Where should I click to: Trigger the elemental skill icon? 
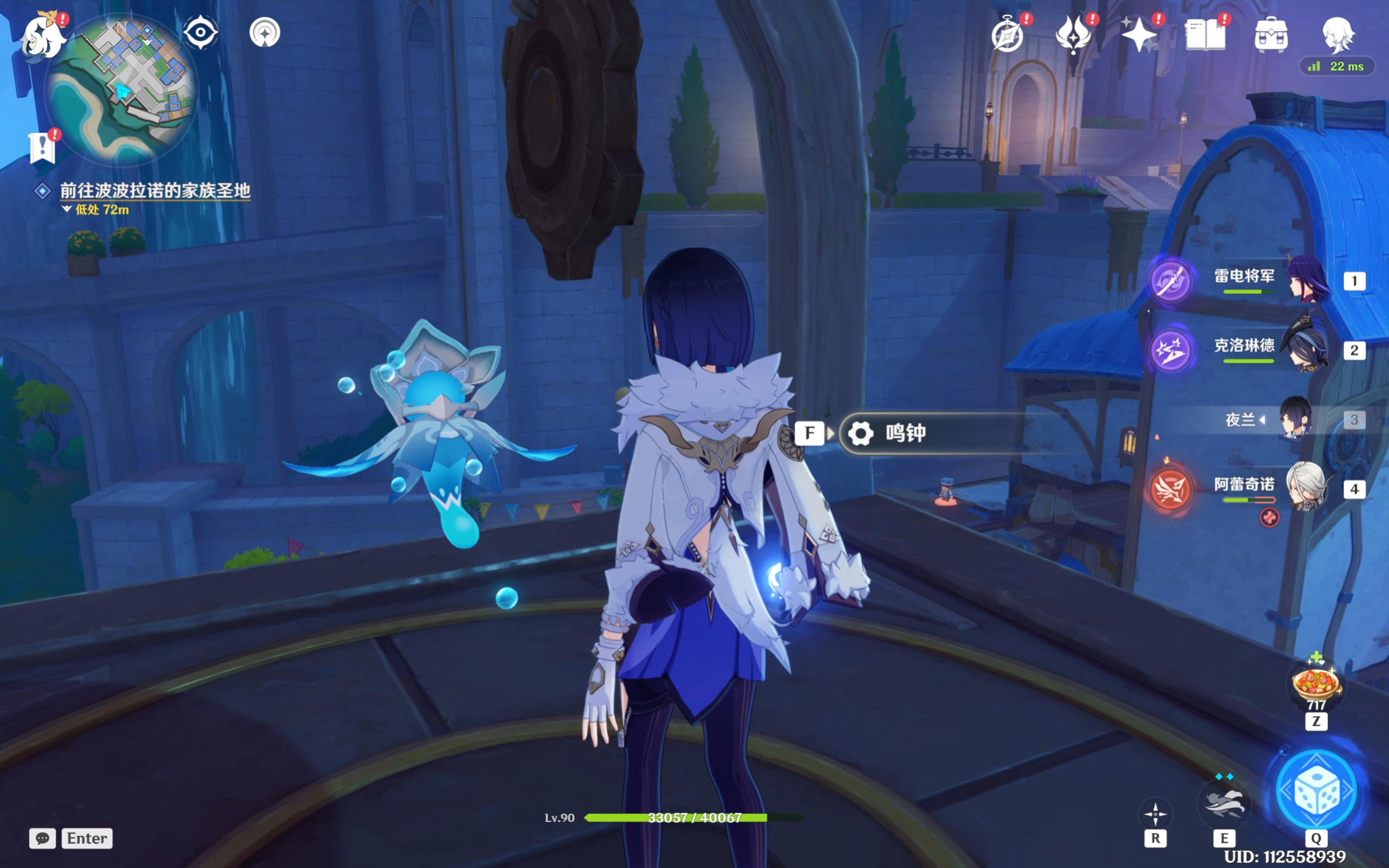click(1224, 803)
